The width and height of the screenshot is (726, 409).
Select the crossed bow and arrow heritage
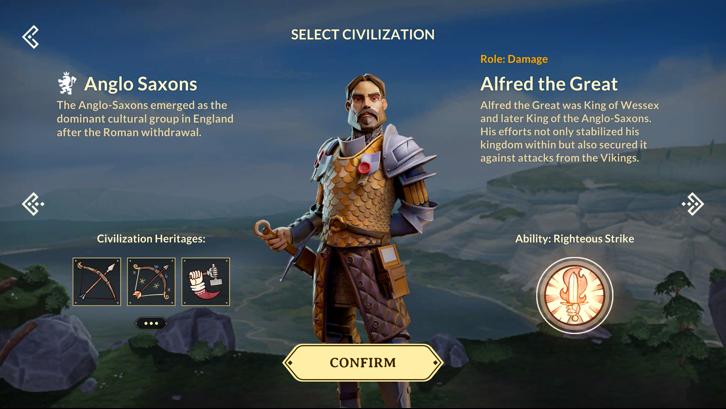pyautogui.click(x=97, y=281)
